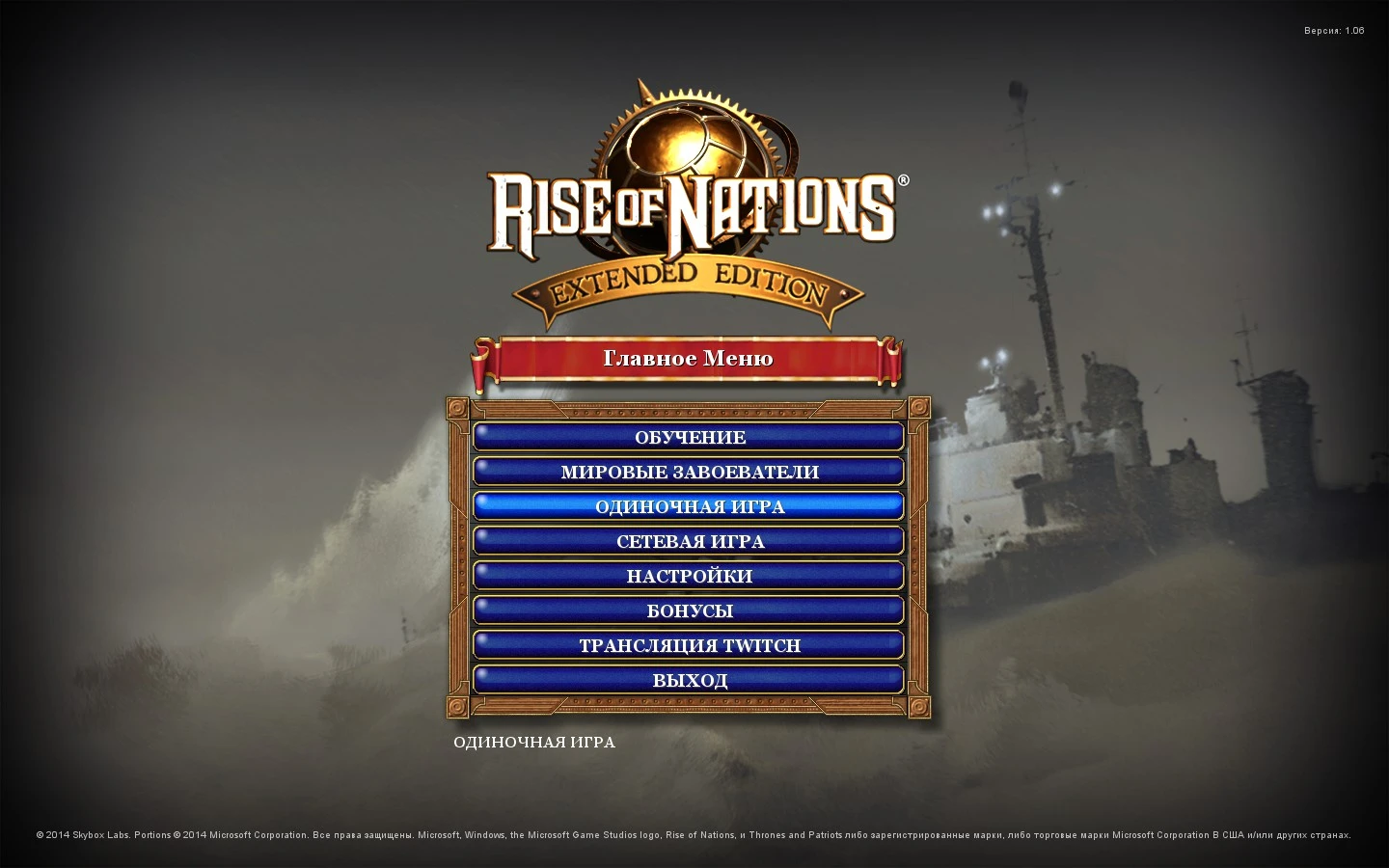
Task: View the БОНУСЫ (Bonuses) section
Action: point(689,610)
